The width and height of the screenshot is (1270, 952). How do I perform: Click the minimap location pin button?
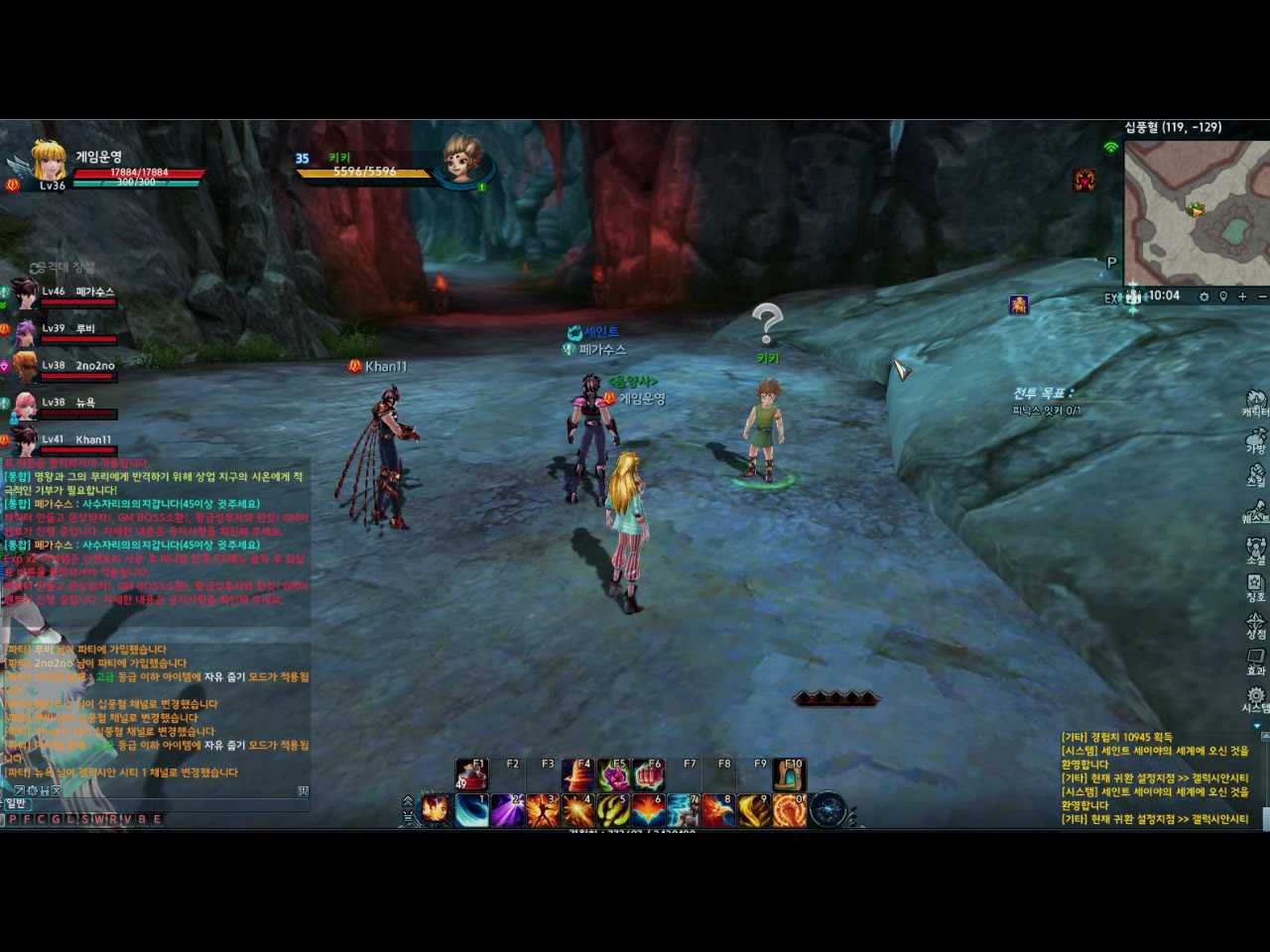(1223, 297)
